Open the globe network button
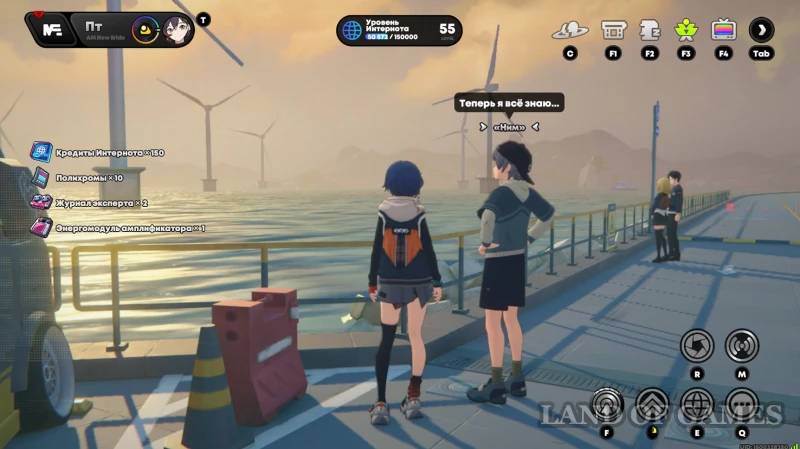Screen dimensions: 800x449 pos(696,405)
